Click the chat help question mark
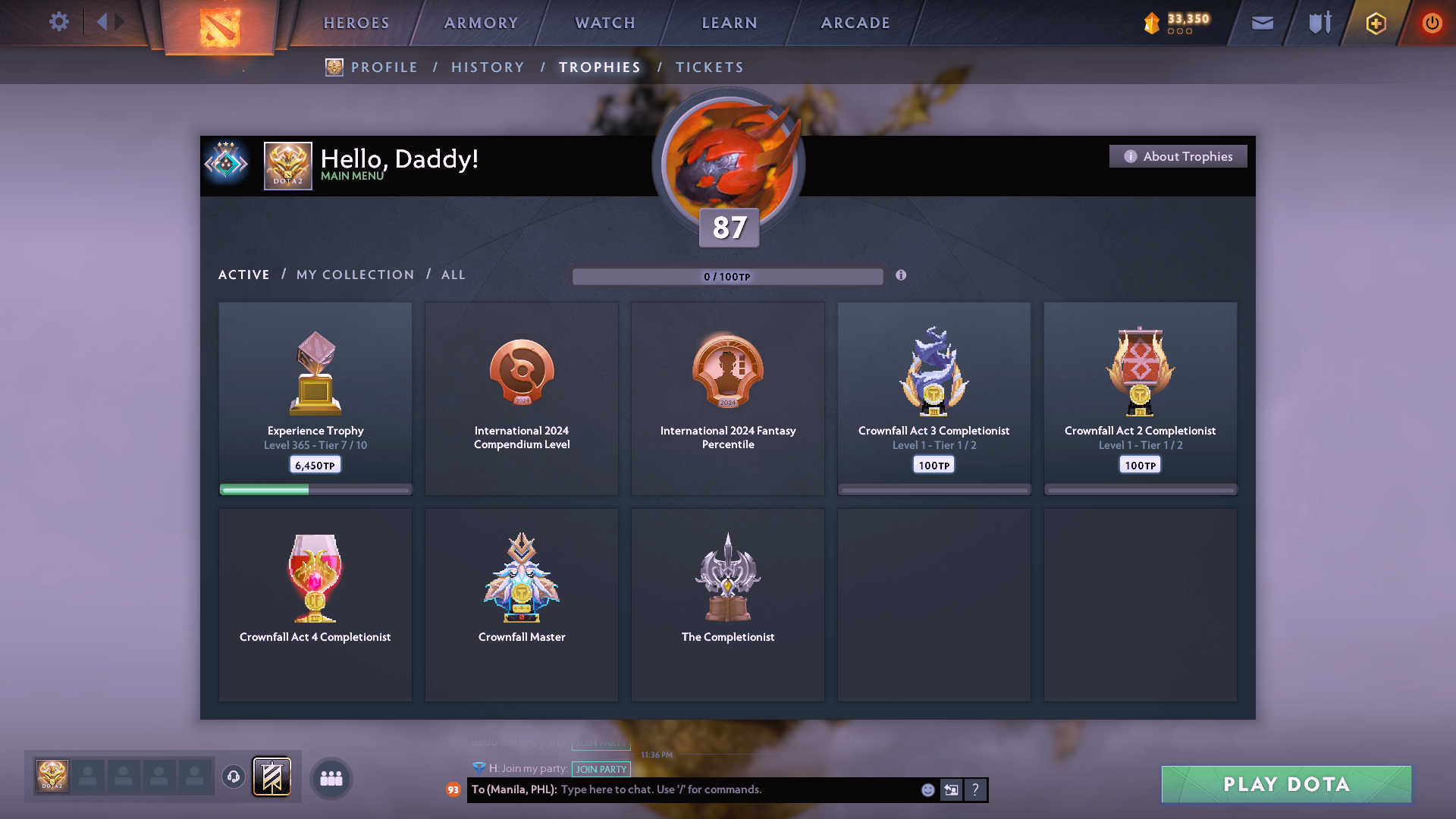This screenshot has width=1456, height=819. (x=976, y=789)
